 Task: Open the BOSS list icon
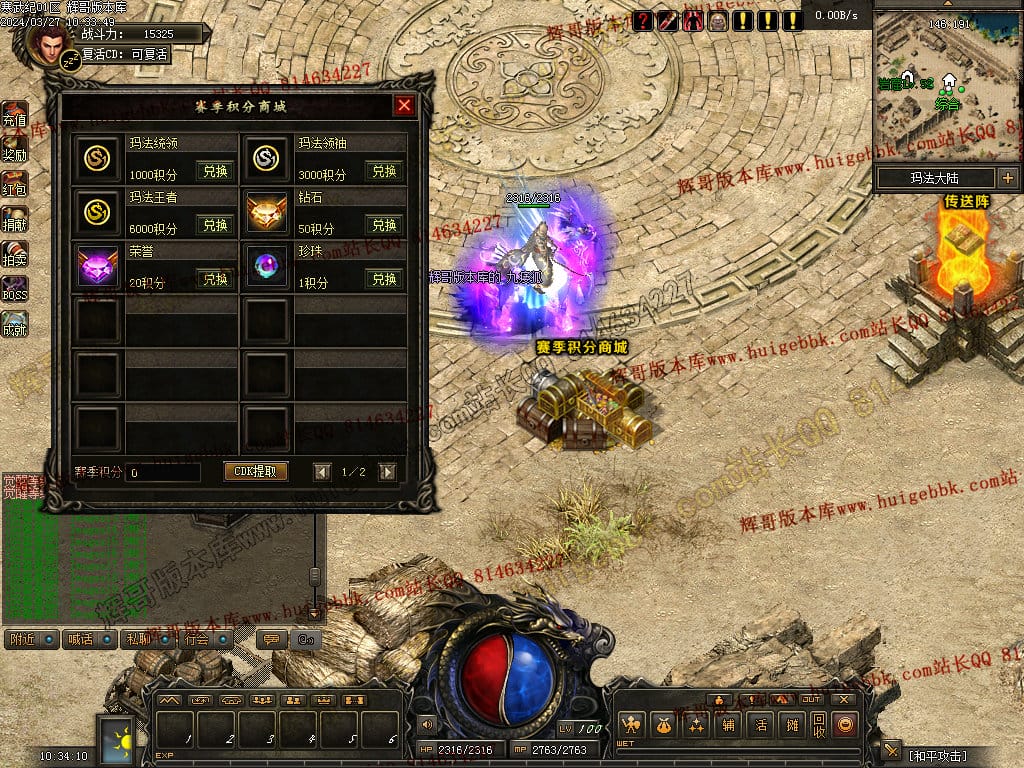click(14, 289)
